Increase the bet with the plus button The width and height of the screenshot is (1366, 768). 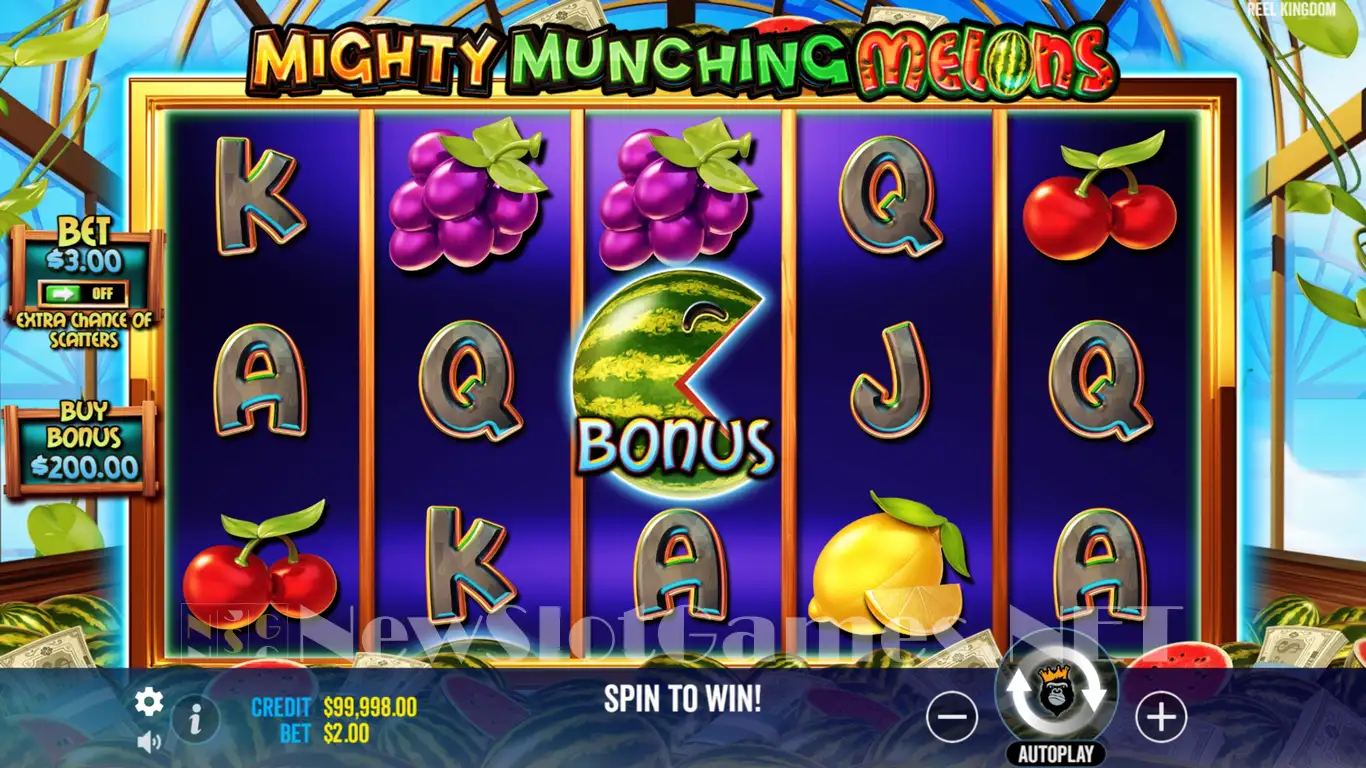tap(1161, 717)
